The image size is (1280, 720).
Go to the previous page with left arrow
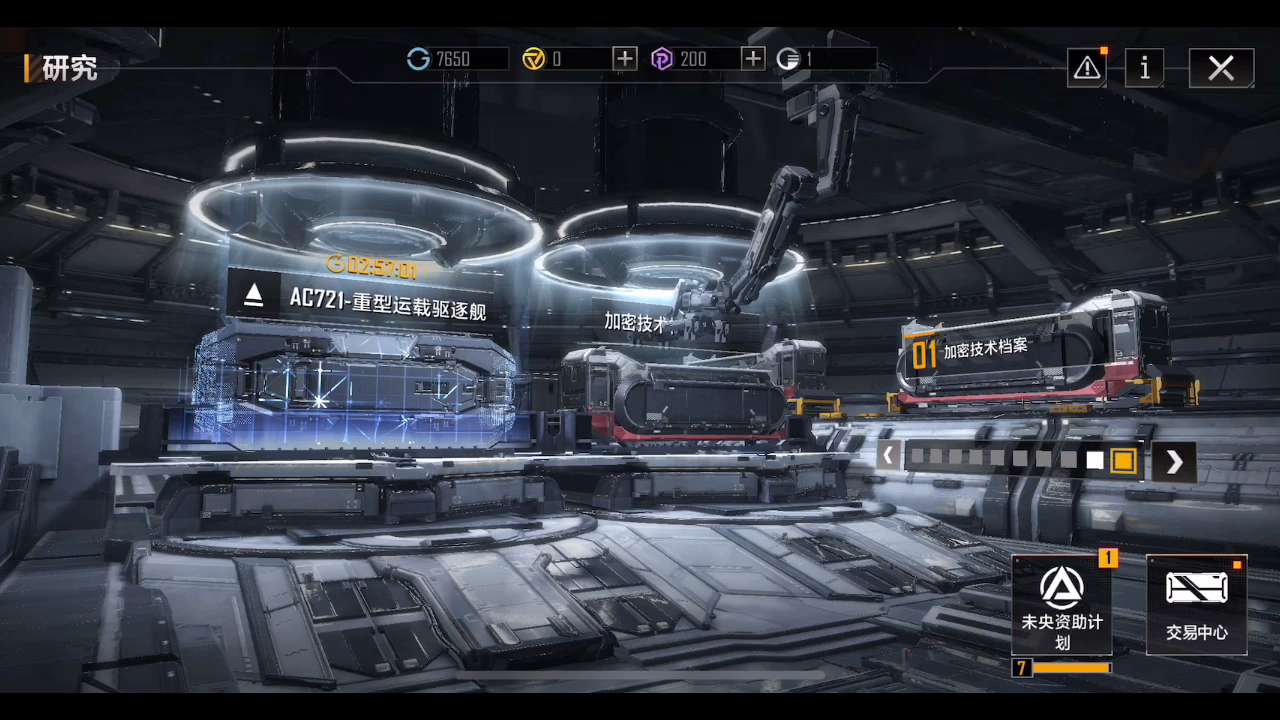pyautogui.click(x=888, y=457)
